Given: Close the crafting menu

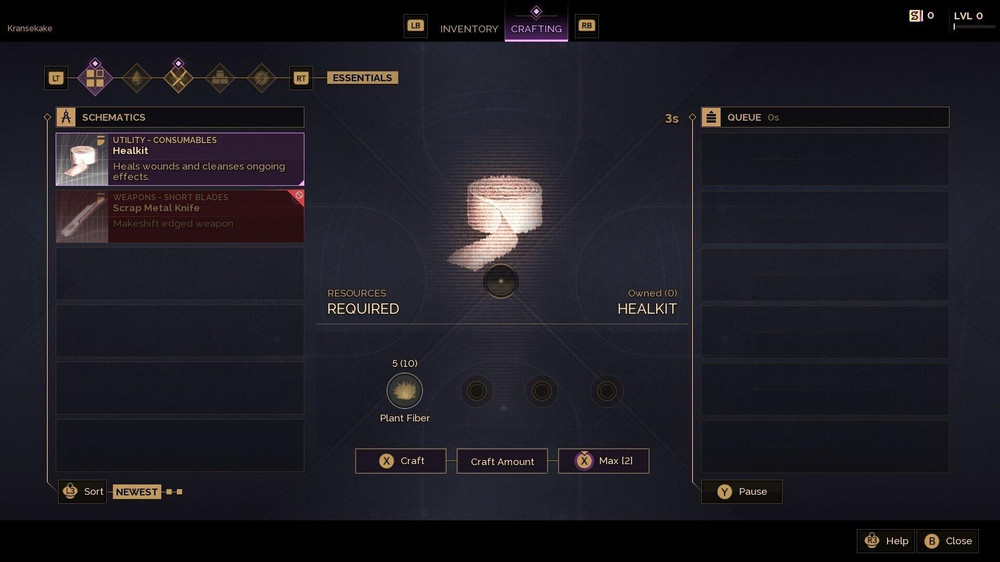Looking at the screenshot, I should (947, 541).
